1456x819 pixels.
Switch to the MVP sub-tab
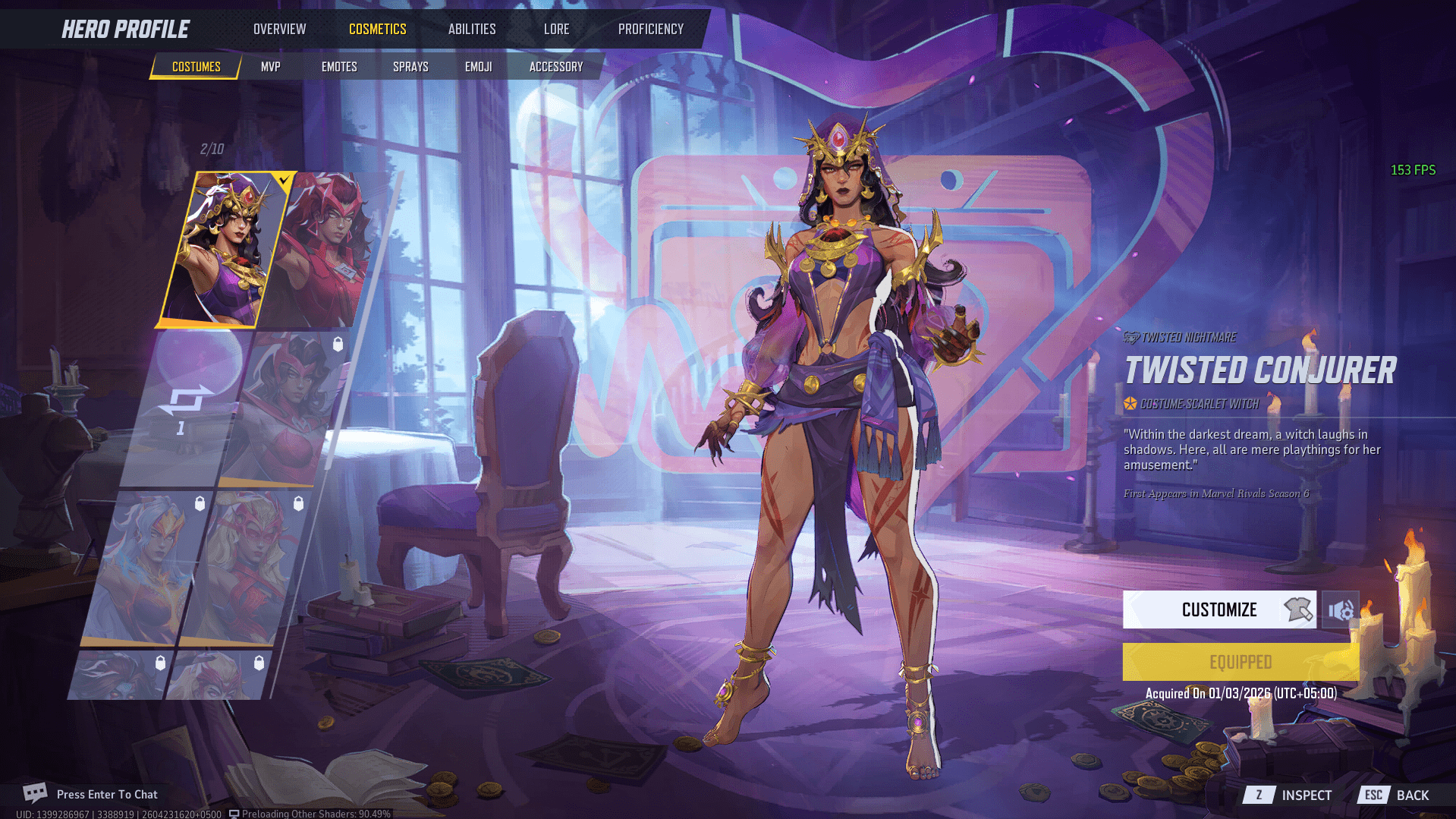[270, 67]
